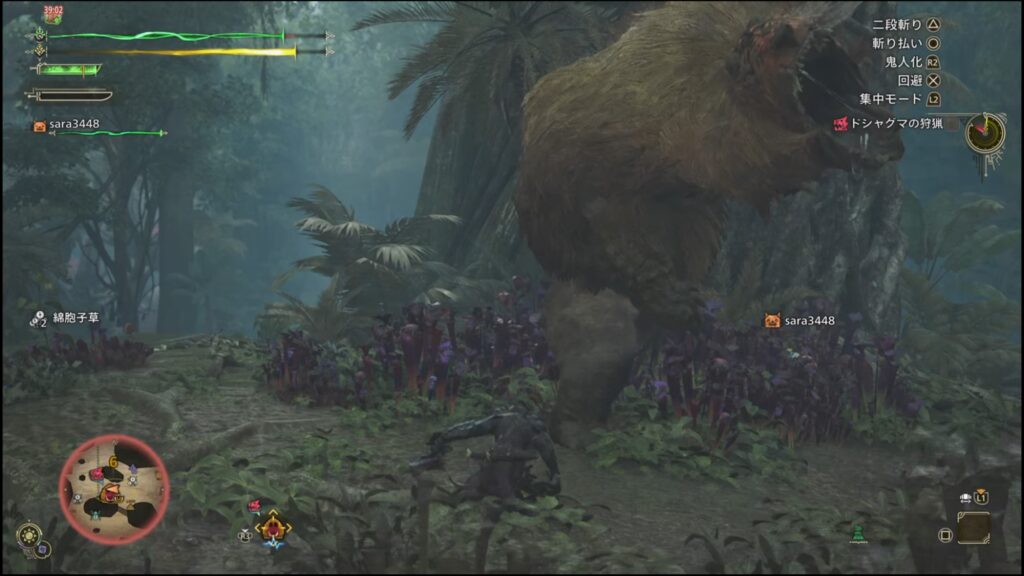Screen dimensions: 1024x576
Task: Select the ドシャグマの狩猟 quest tracker
Action: coord(893,124)
